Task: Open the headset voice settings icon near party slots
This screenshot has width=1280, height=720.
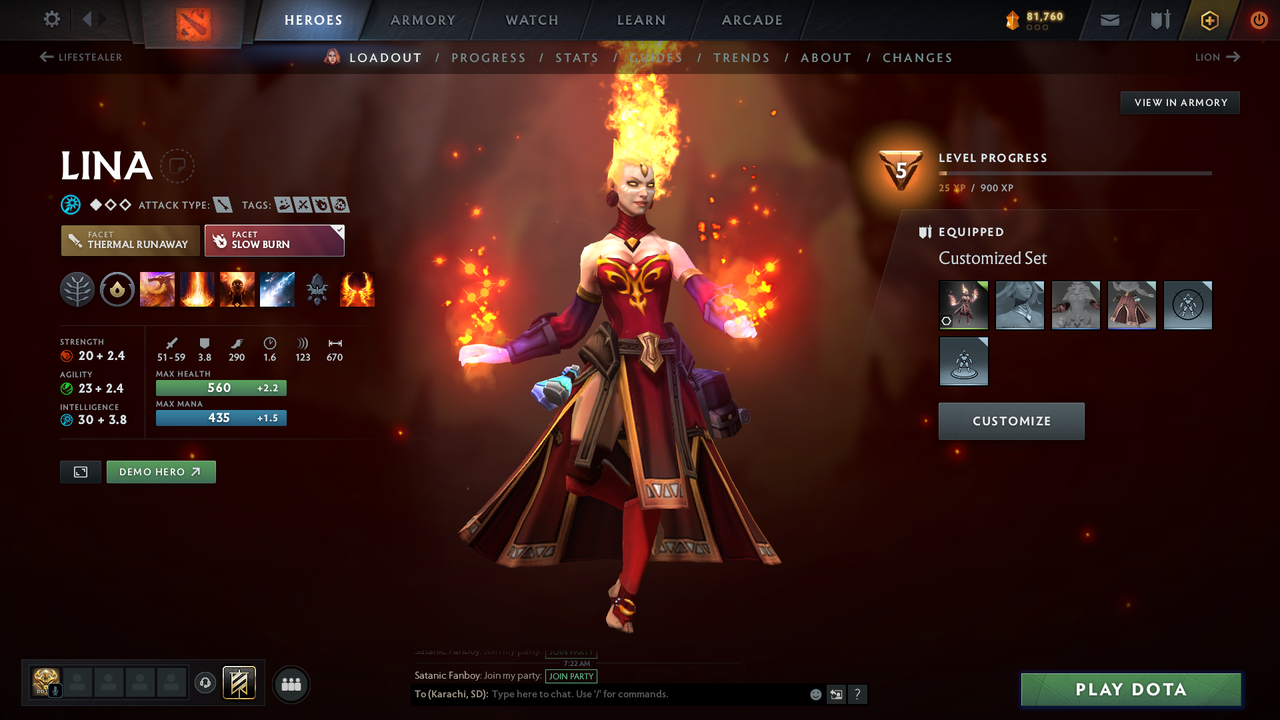Action: (206, 683)
